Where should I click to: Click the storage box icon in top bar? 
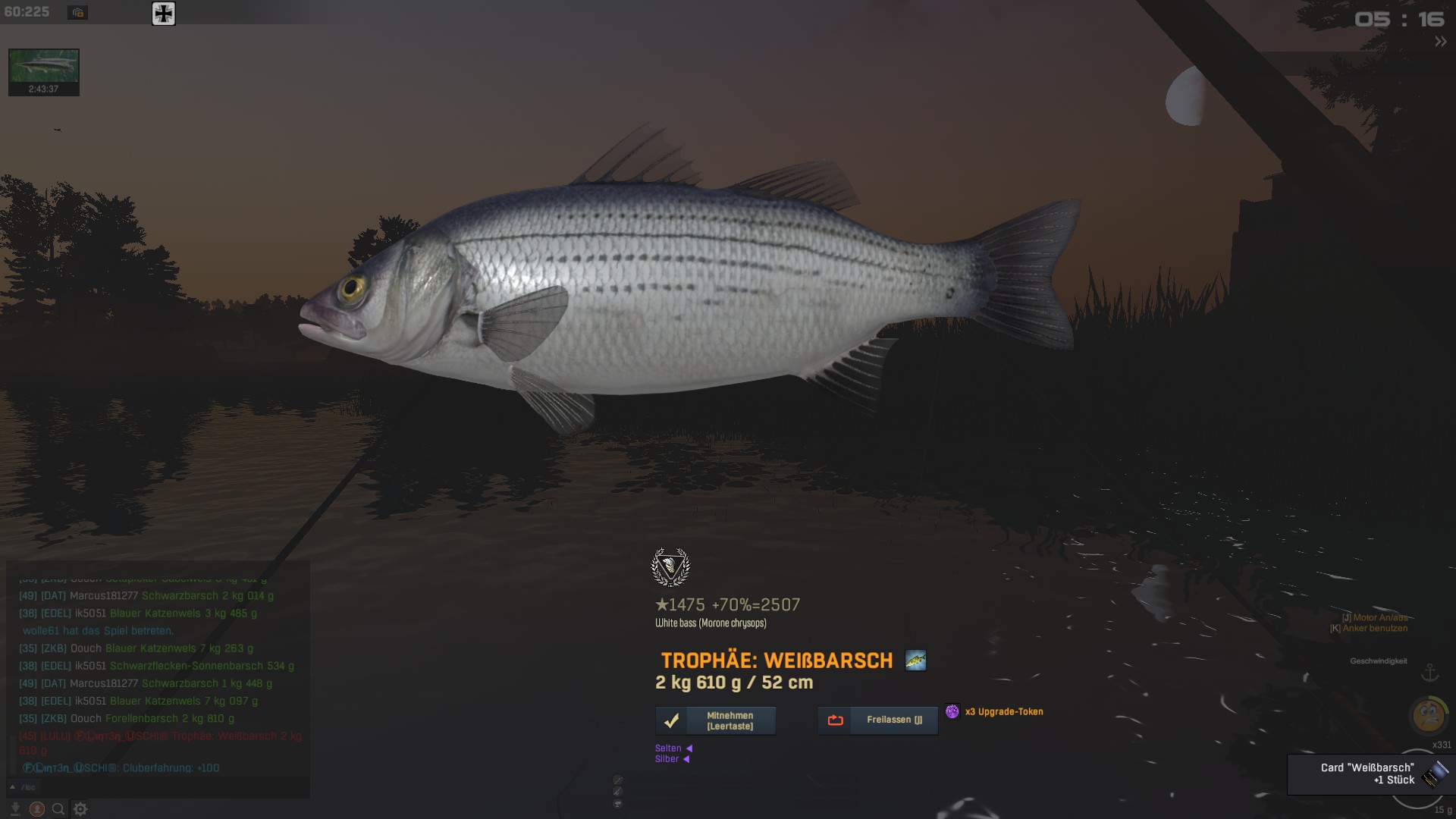(77, 13)
